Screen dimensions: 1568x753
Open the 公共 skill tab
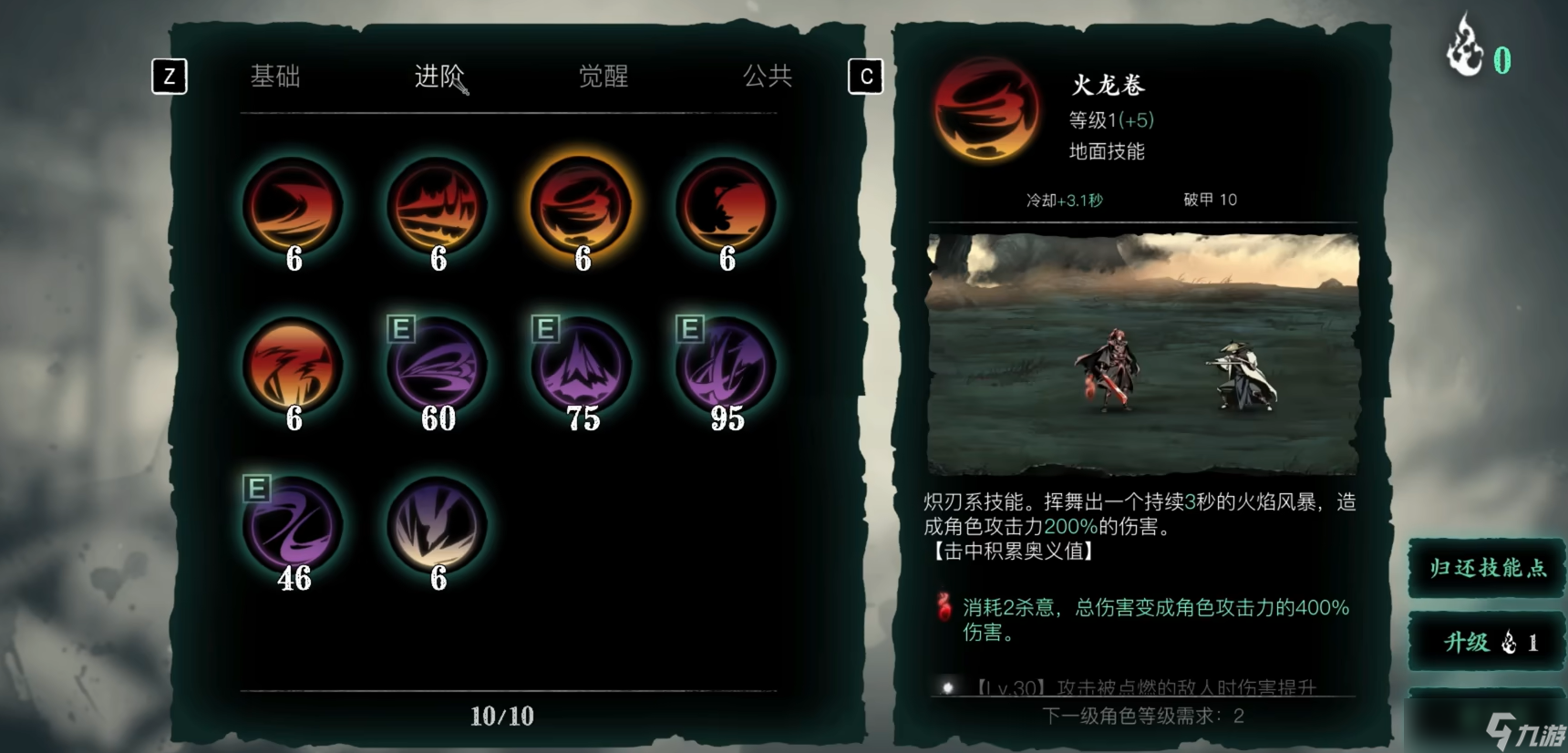click(766, 77)
